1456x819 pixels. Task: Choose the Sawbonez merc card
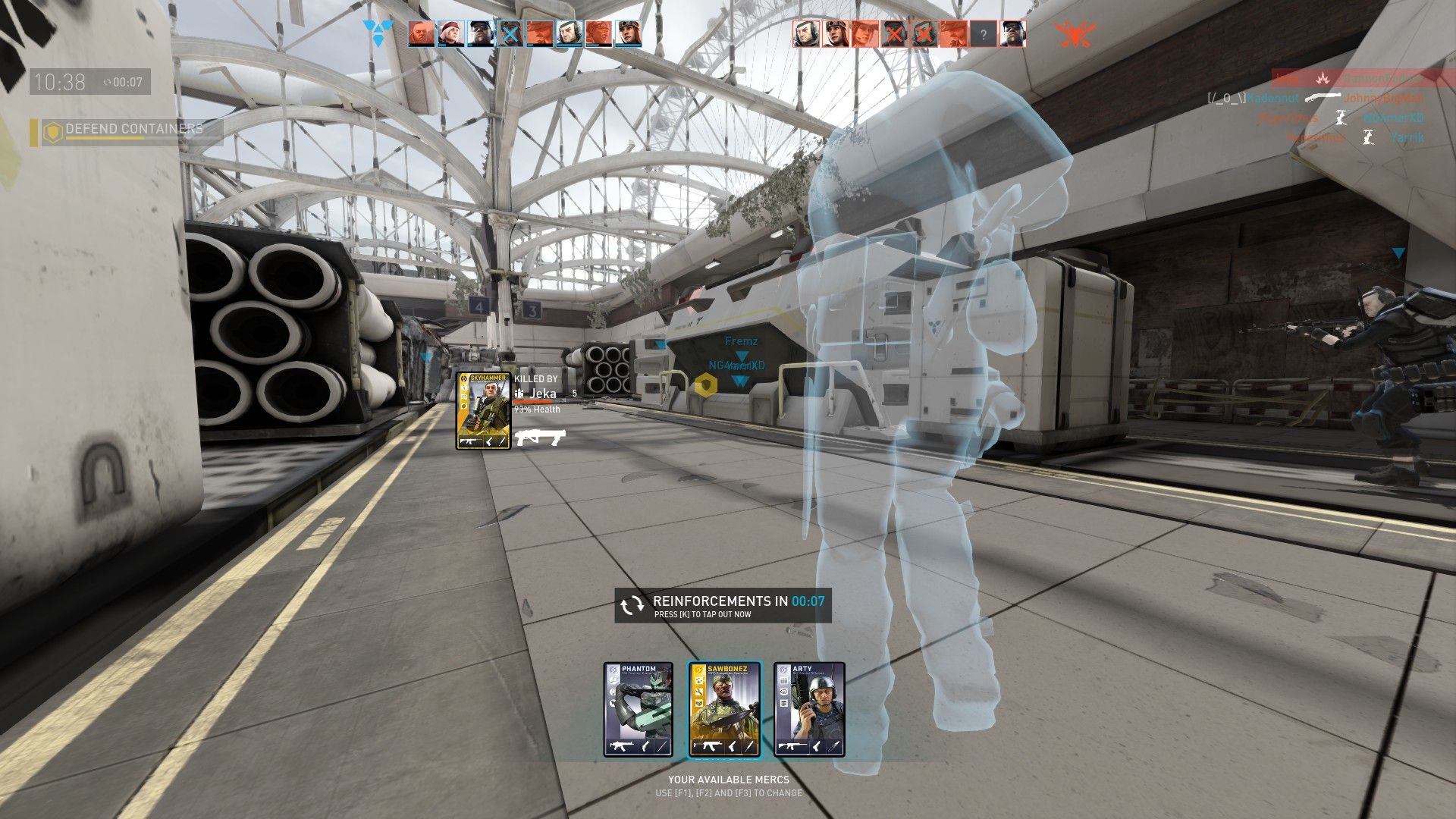coord(723,710)
